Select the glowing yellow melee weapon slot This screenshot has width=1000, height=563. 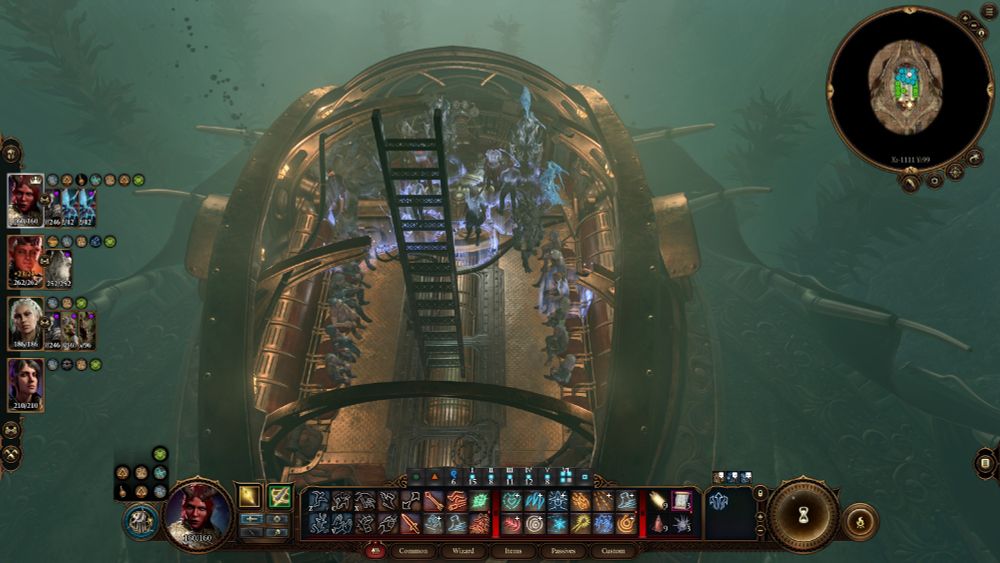249,496
